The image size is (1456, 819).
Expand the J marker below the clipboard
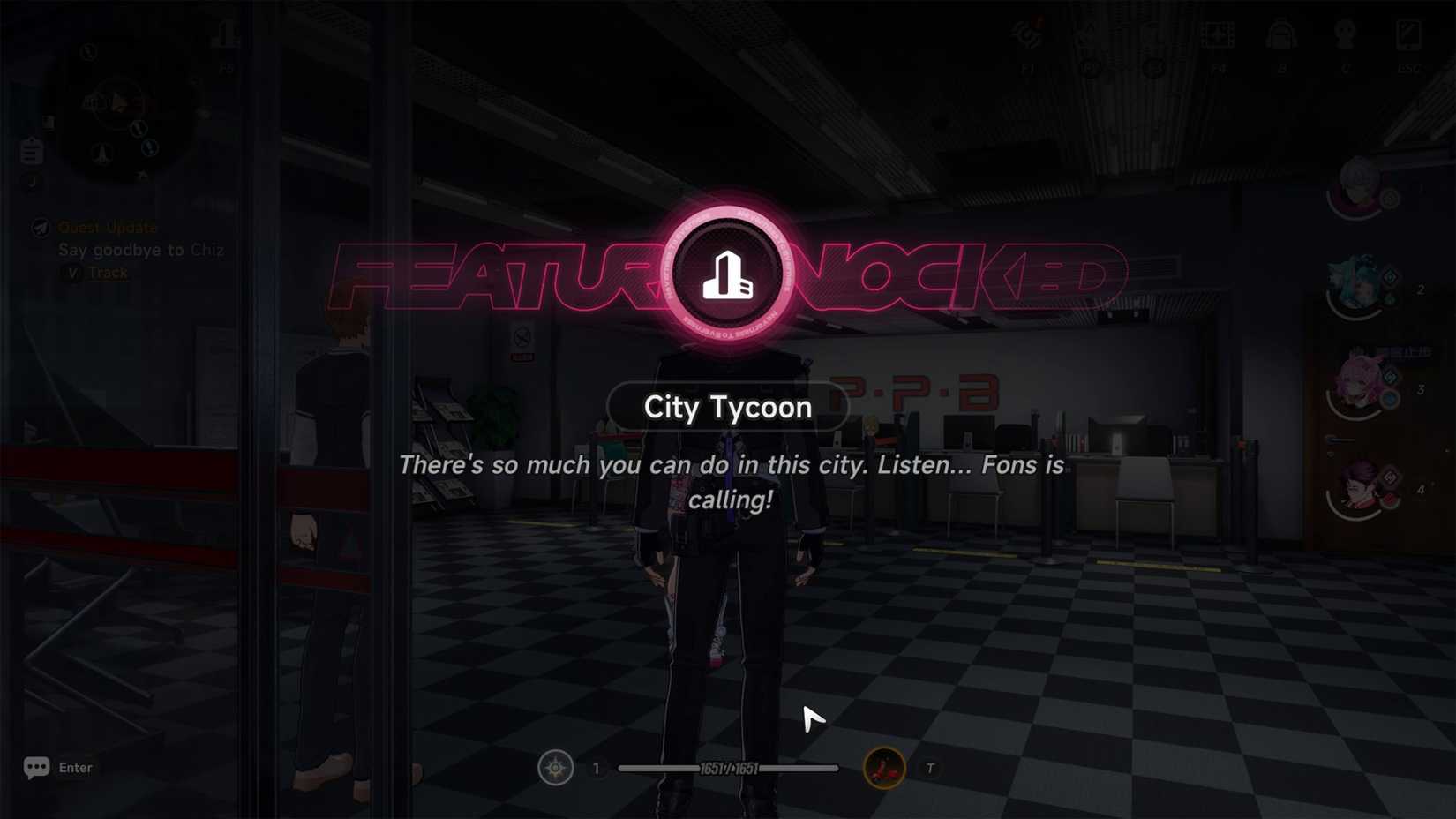(32, 181)
